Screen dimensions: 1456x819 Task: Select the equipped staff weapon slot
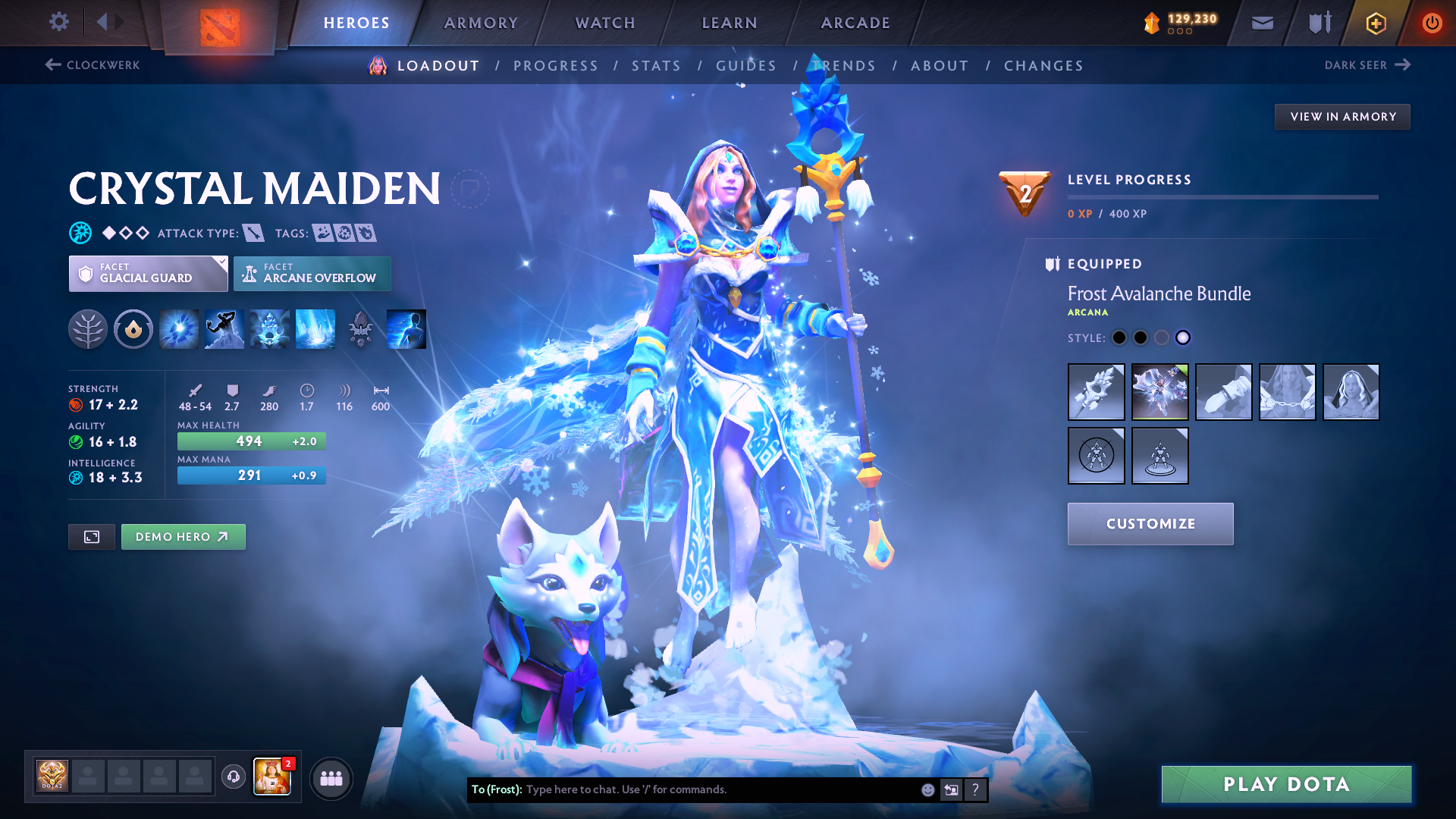1096,392
